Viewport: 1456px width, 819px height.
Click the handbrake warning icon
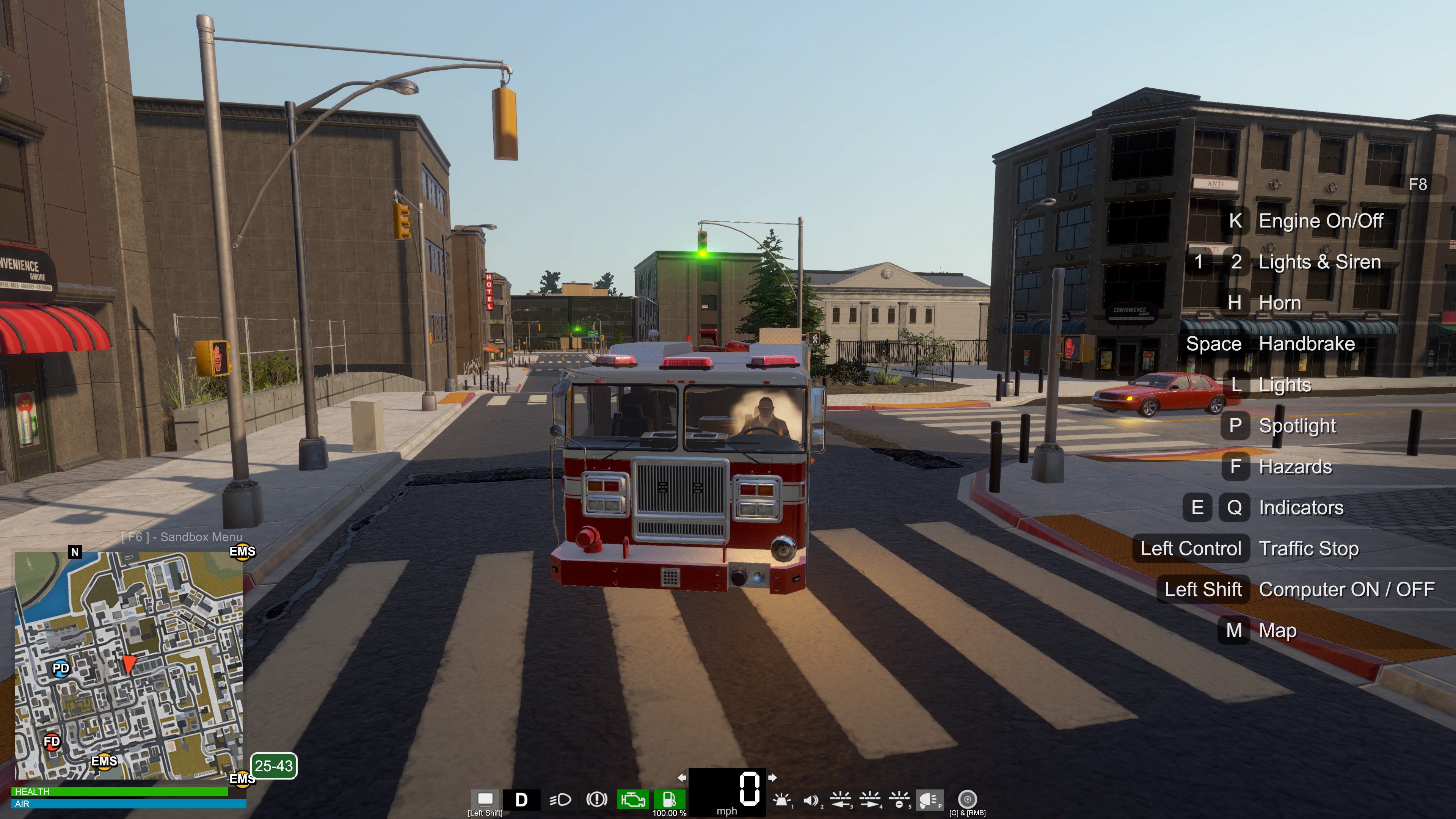point(596,800)
